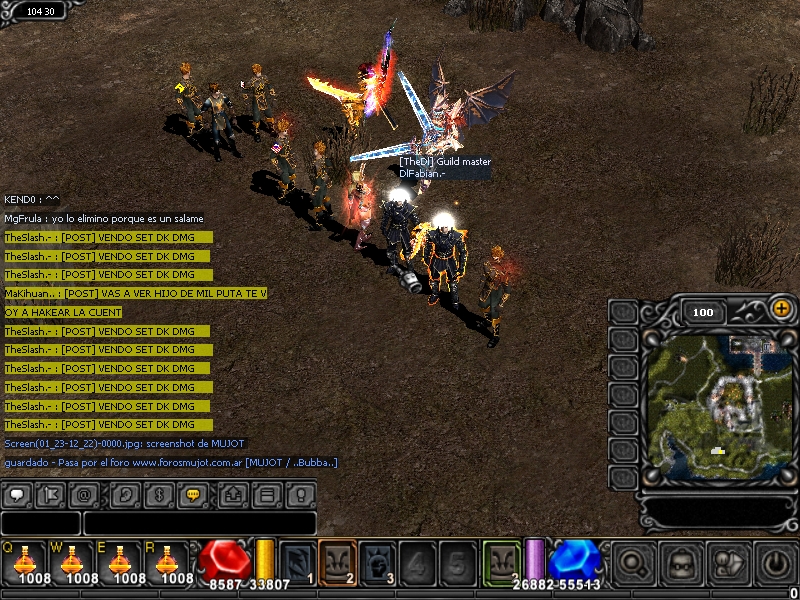Screen dimensions: 800x600
Task: Zoom in minimap with yellow plus button
Action: click(781, 310)
